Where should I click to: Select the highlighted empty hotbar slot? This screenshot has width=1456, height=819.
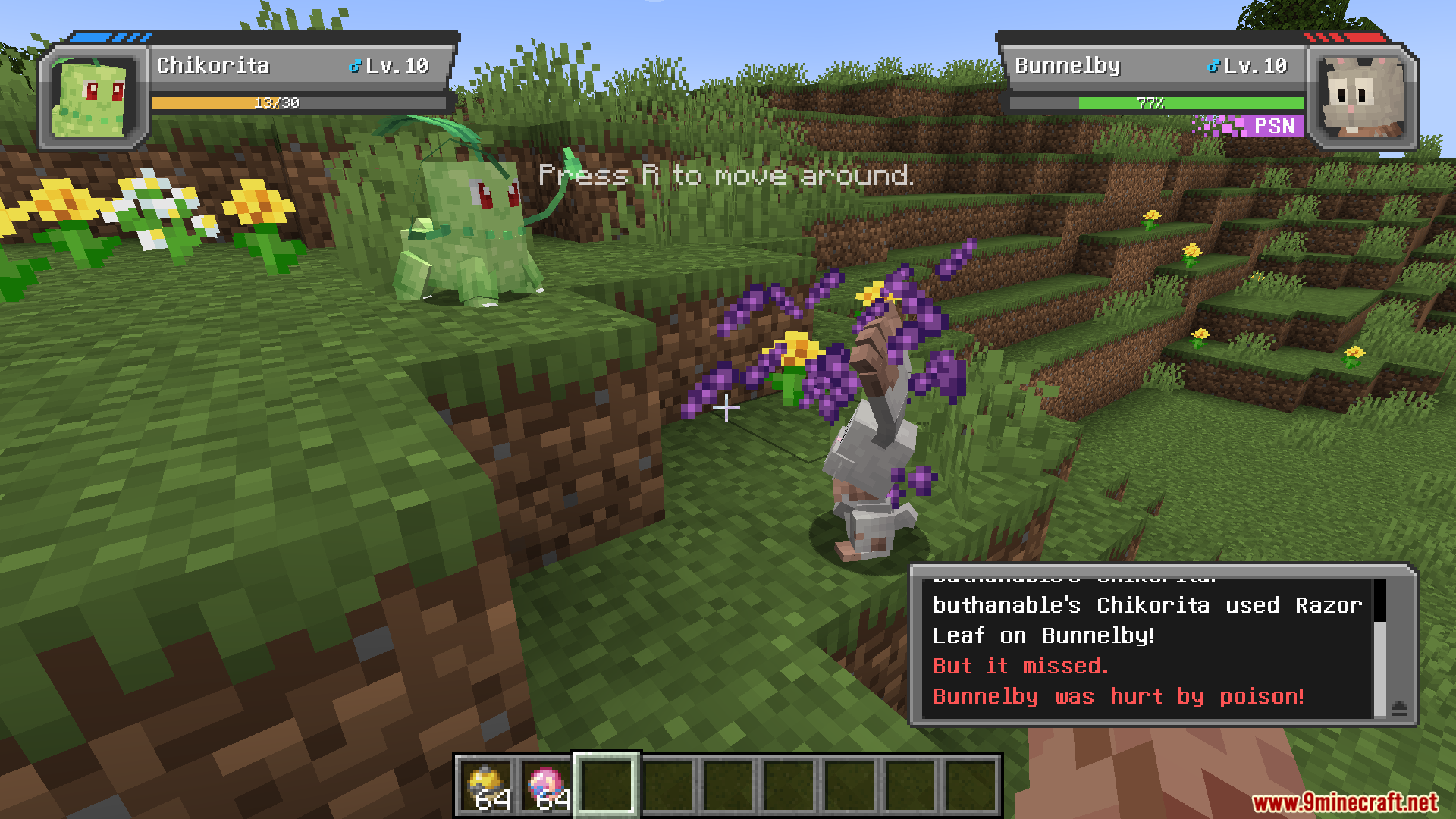(607, 786)
